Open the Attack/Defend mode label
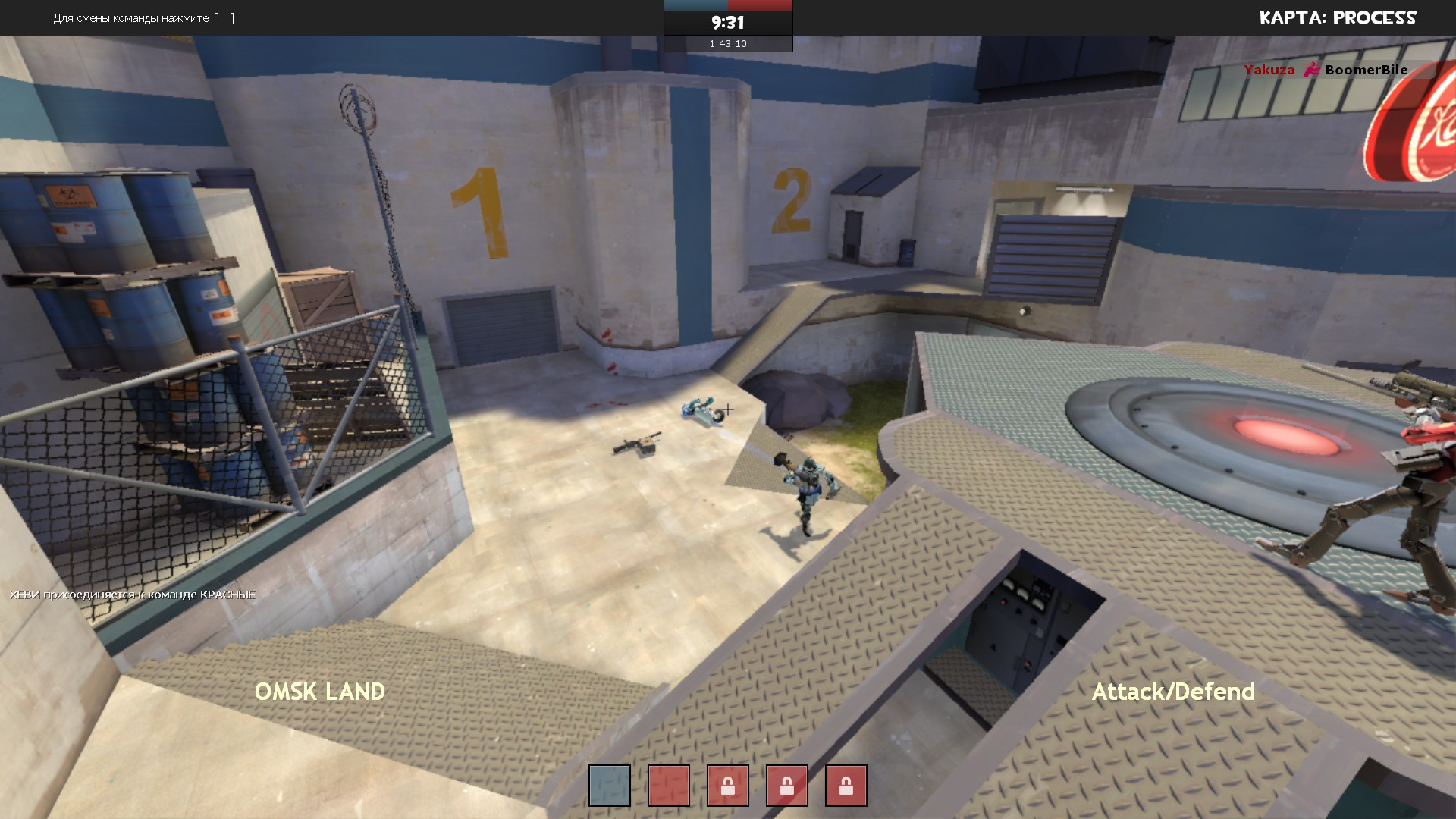This screenshot has height=819, width=1456. pos(1174,692)
